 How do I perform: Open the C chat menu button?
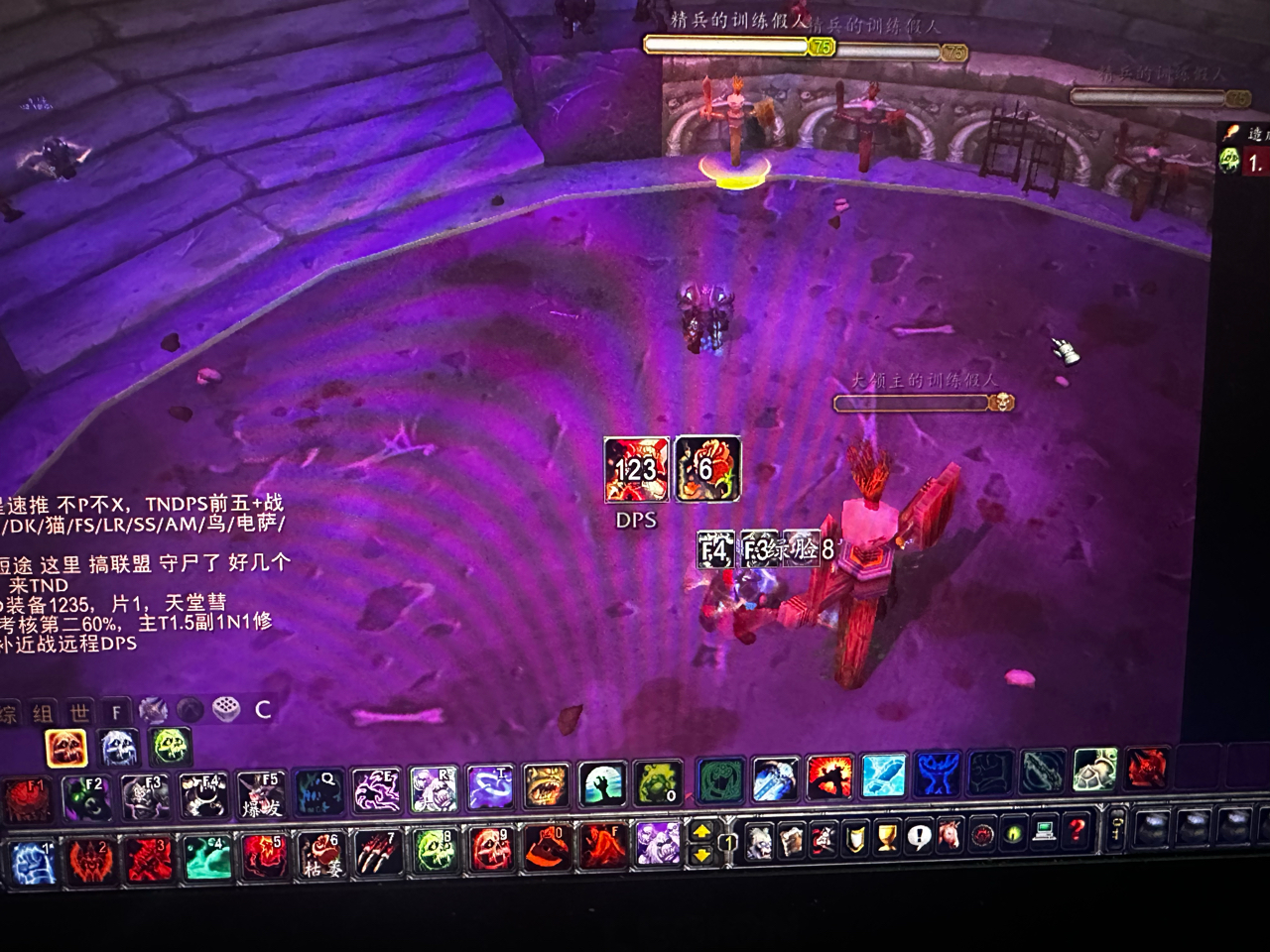pyautogui.click(x=262, y=709)
